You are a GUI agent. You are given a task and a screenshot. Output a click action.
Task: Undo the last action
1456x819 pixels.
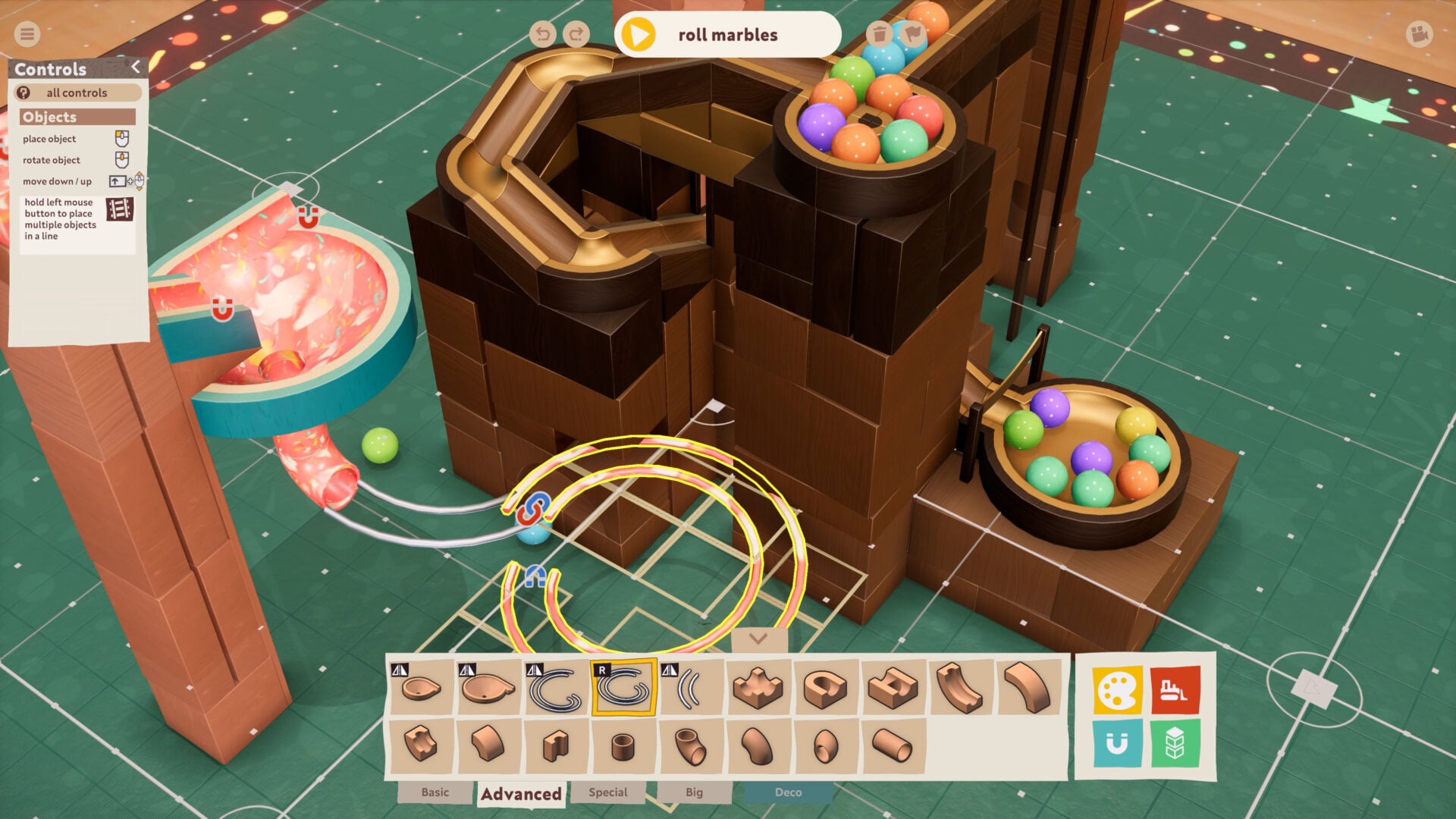coord(544,33)
